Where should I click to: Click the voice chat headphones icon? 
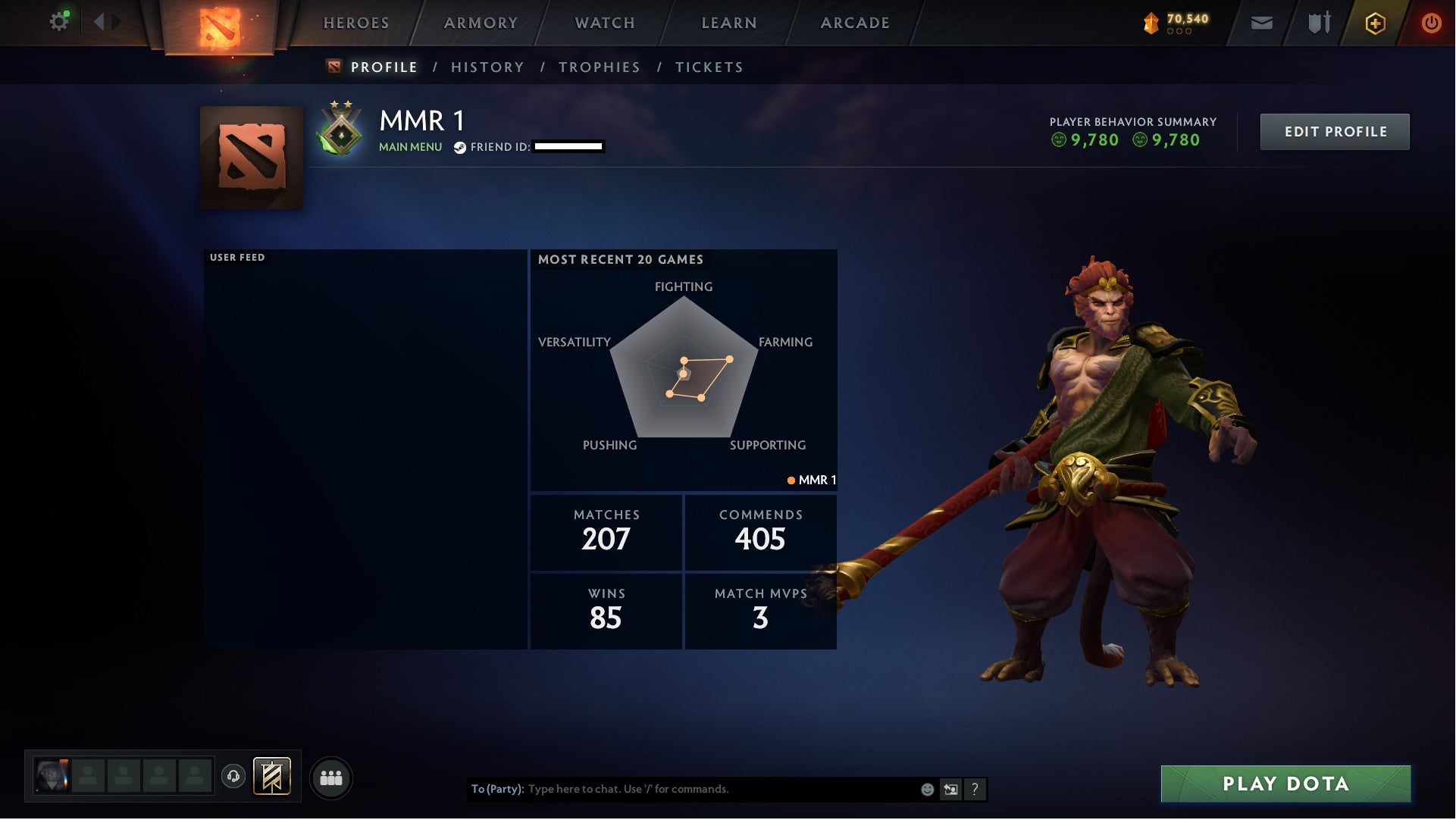click(234, 778)
